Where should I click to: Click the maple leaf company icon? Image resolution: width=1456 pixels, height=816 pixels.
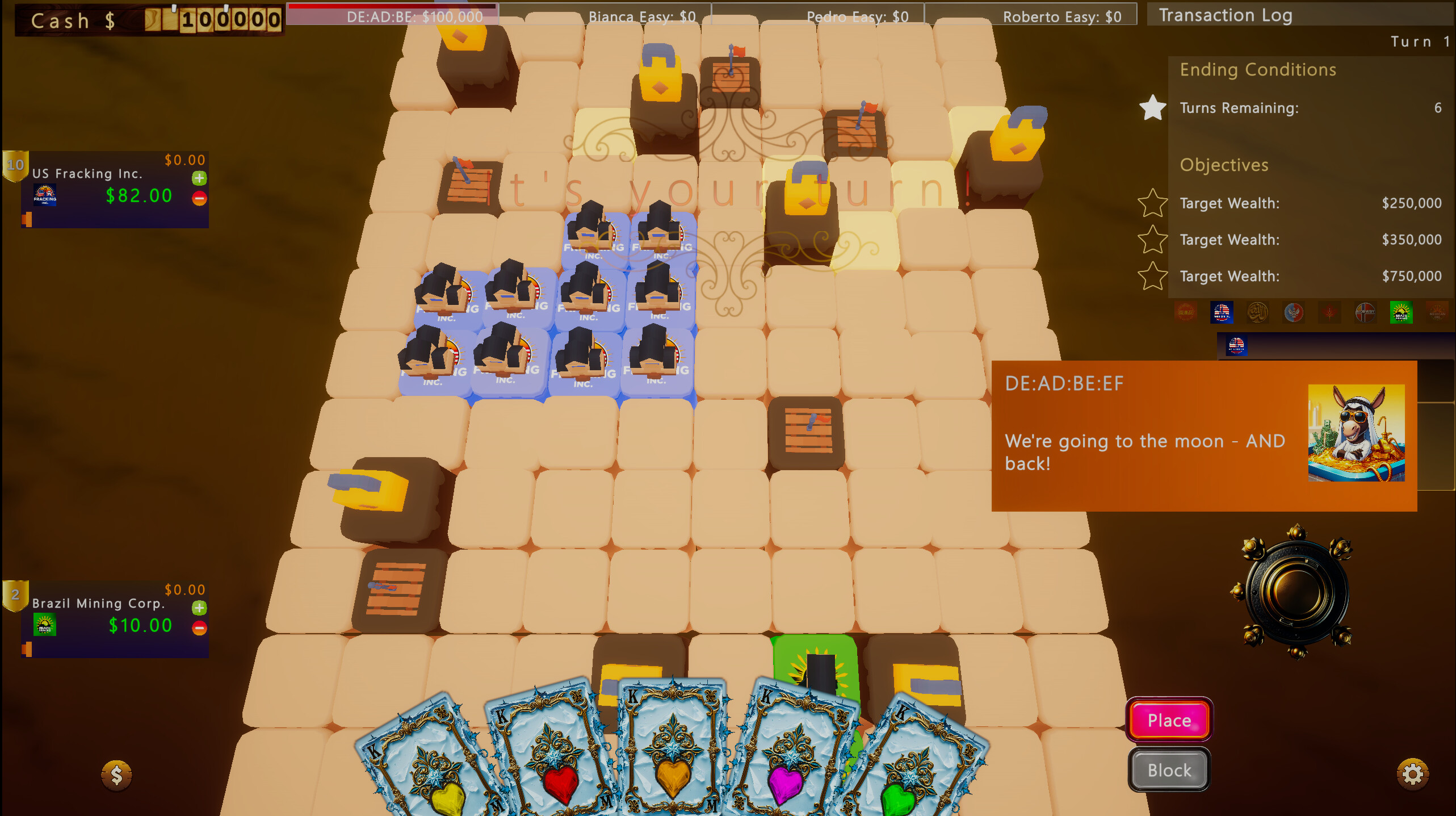(1328, 312)
